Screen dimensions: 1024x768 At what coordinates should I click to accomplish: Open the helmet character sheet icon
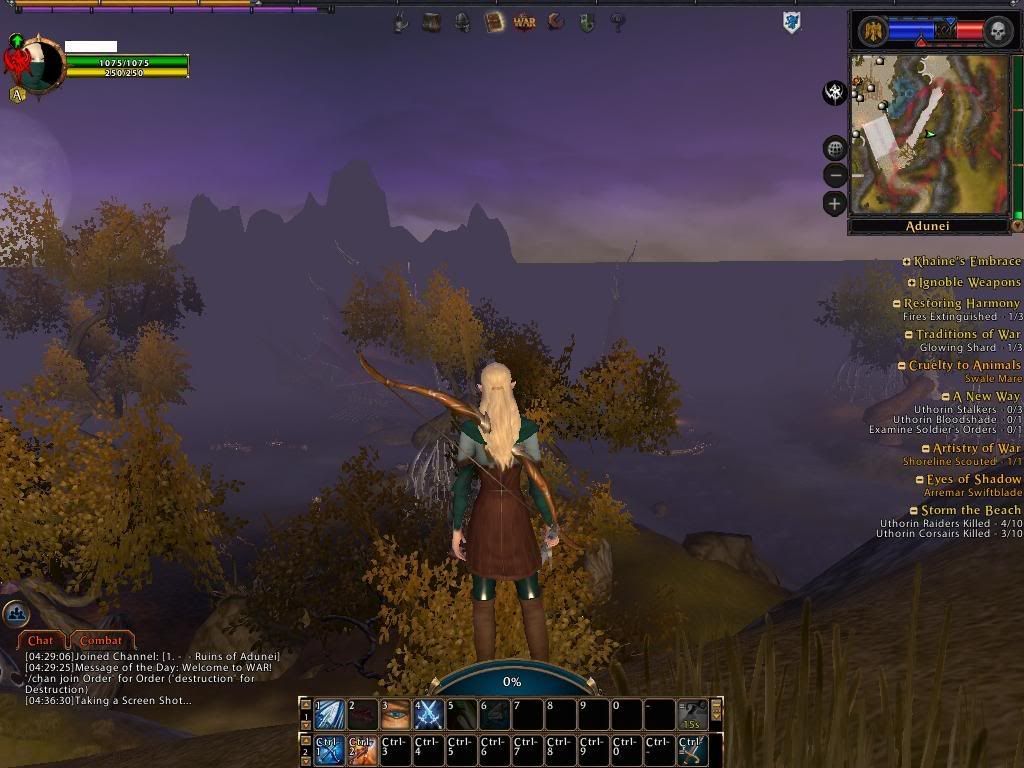(x=463, y=21)
